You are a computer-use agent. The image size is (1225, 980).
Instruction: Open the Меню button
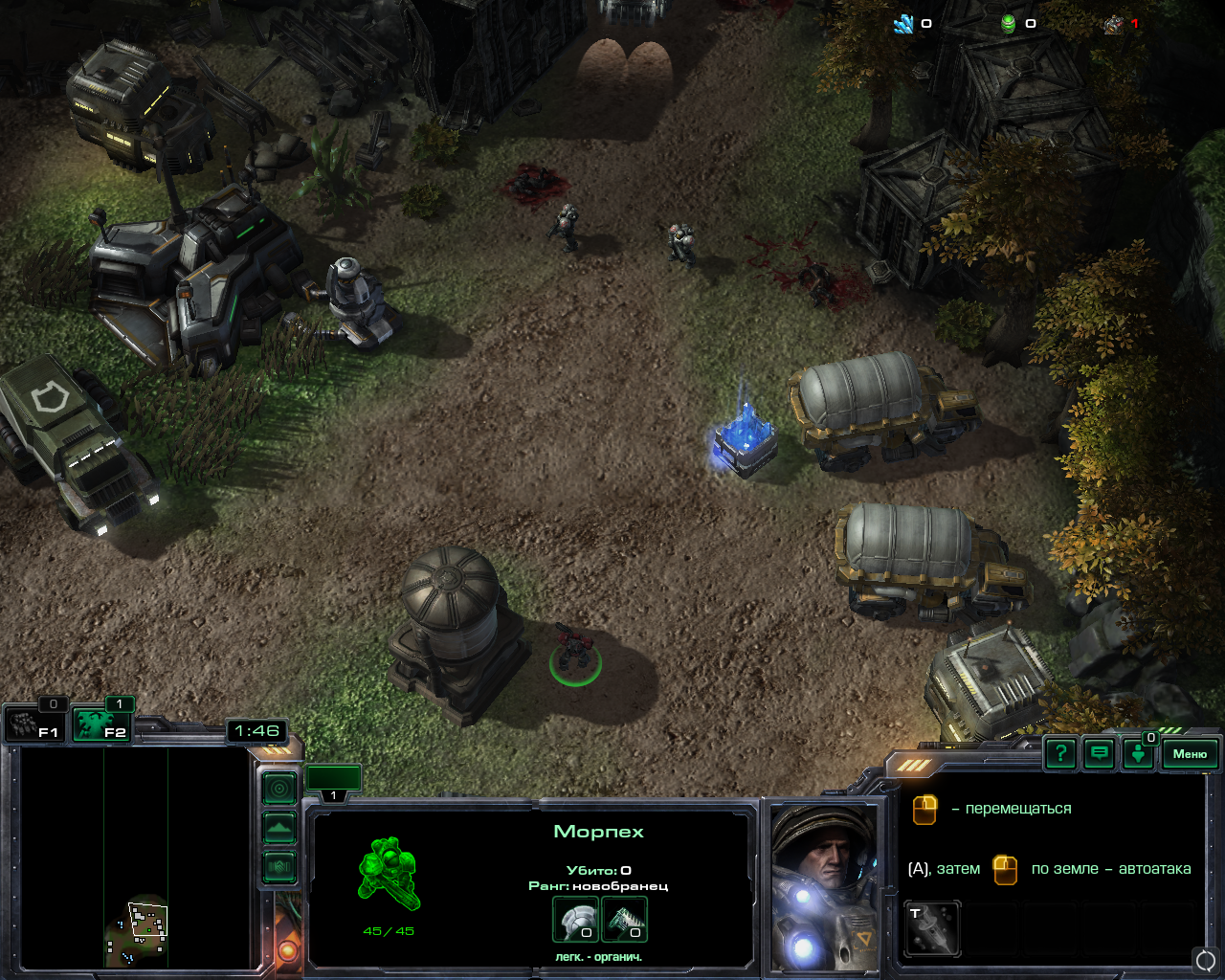(x=1190, y=754)
